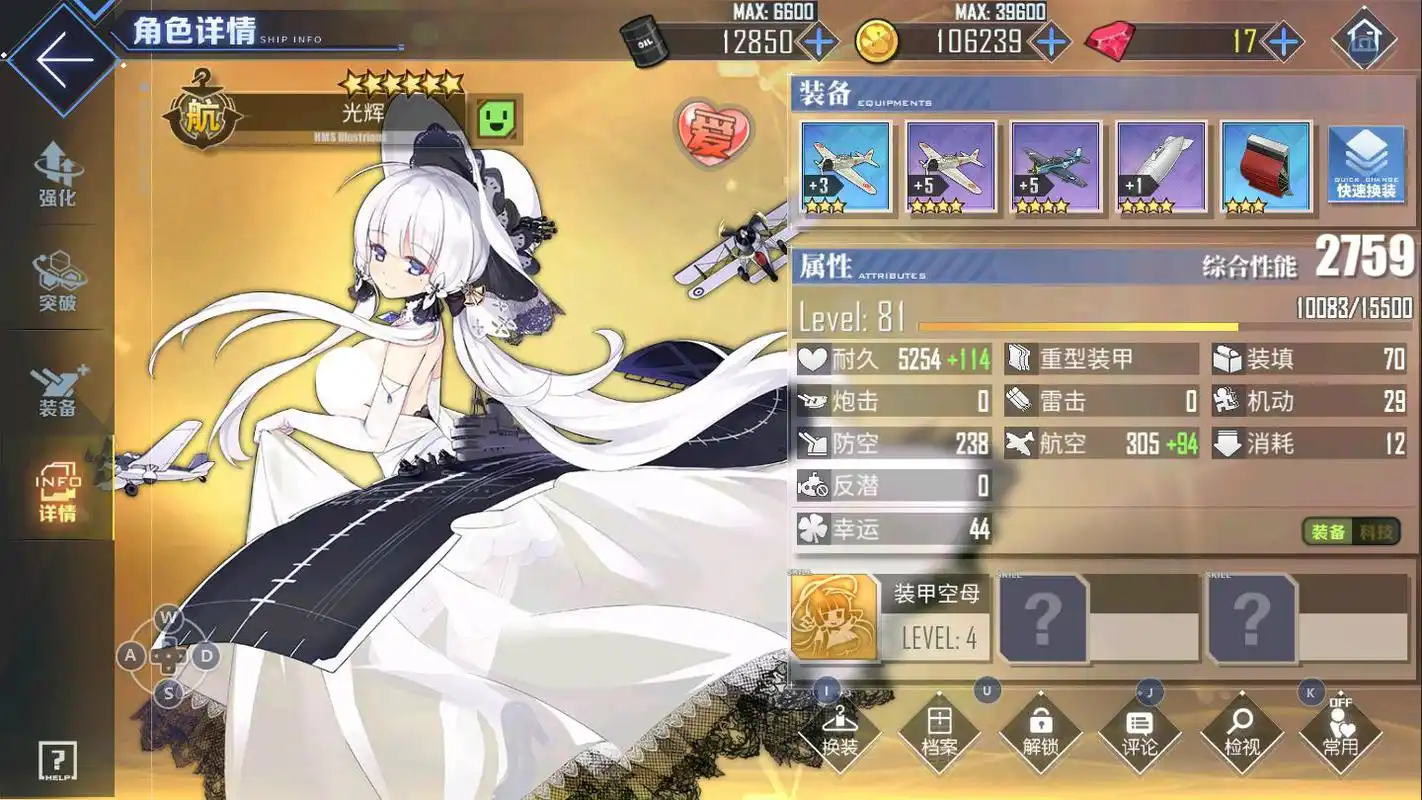
Task: Select the 详情 info tab
Action: point(57,492)
